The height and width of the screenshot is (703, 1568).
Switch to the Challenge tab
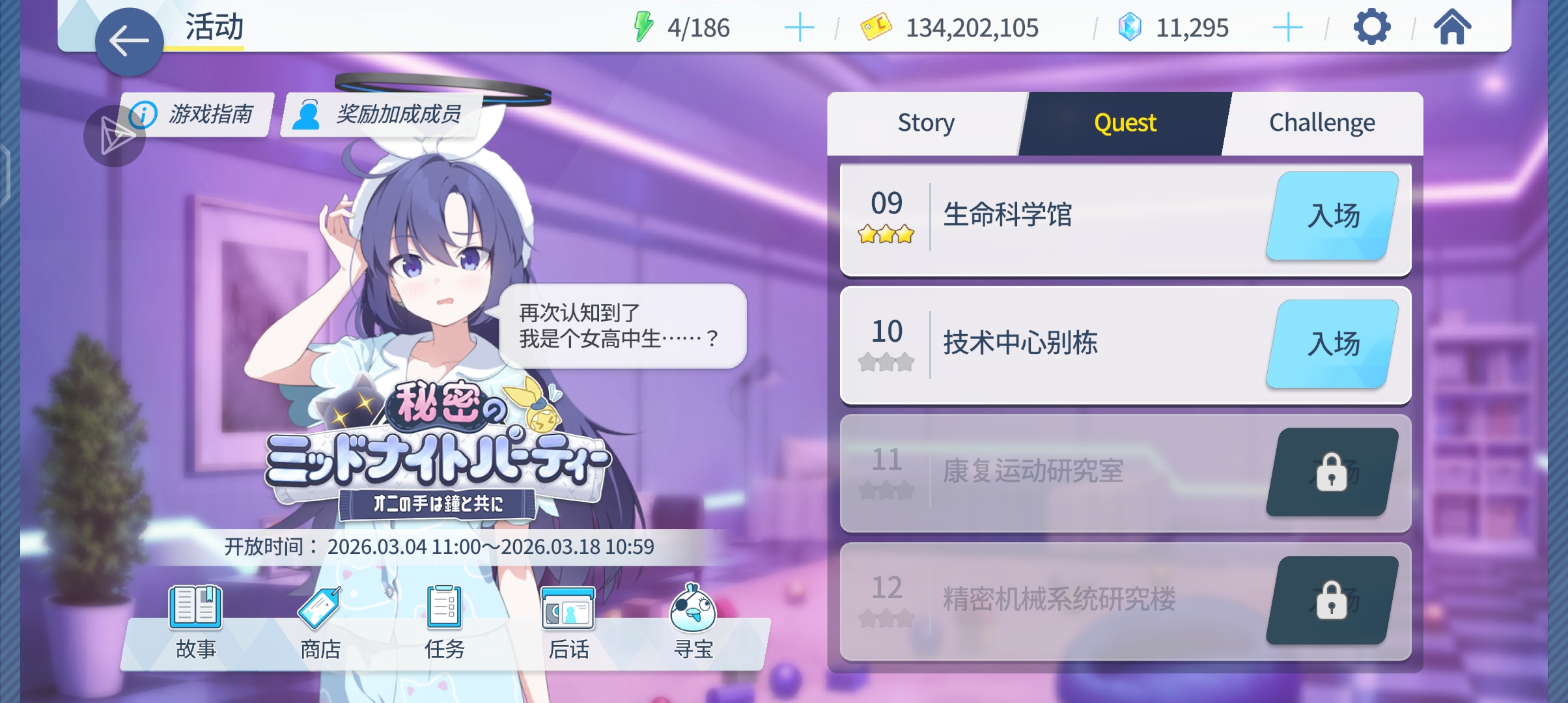[x=1322, y=122]
